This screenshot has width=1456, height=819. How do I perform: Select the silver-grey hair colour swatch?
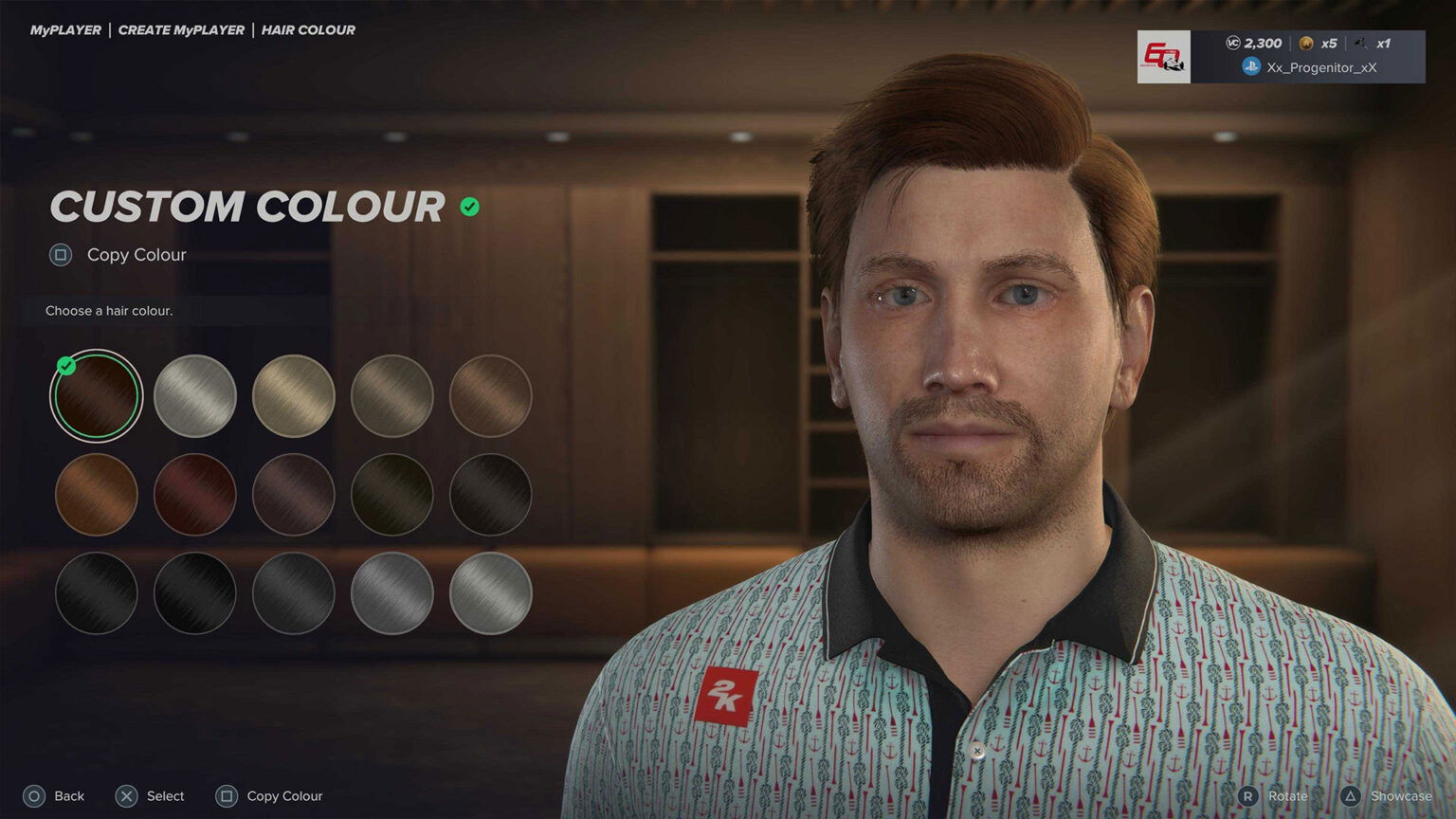[194, 396]
